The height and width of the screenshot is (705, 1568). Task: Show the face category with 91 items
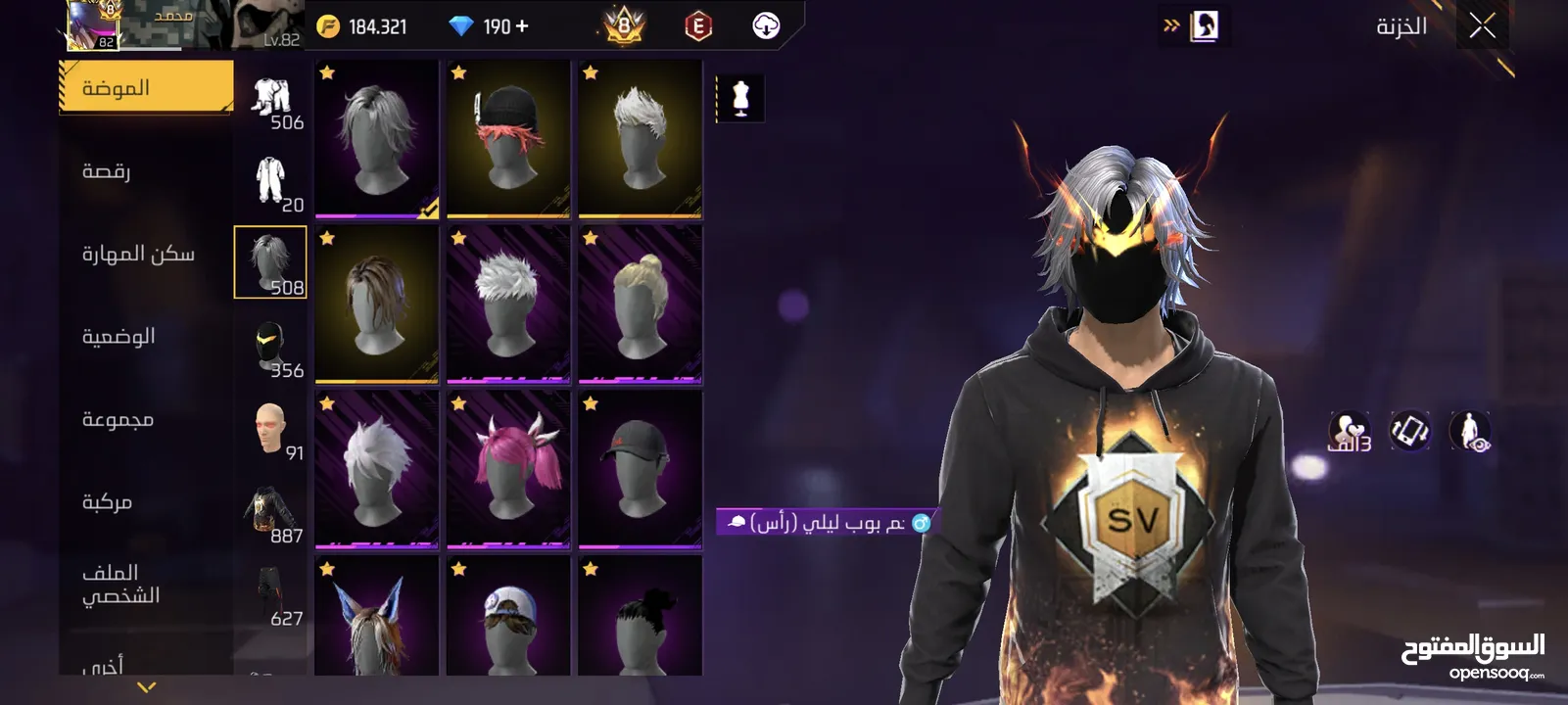point(270,429)
